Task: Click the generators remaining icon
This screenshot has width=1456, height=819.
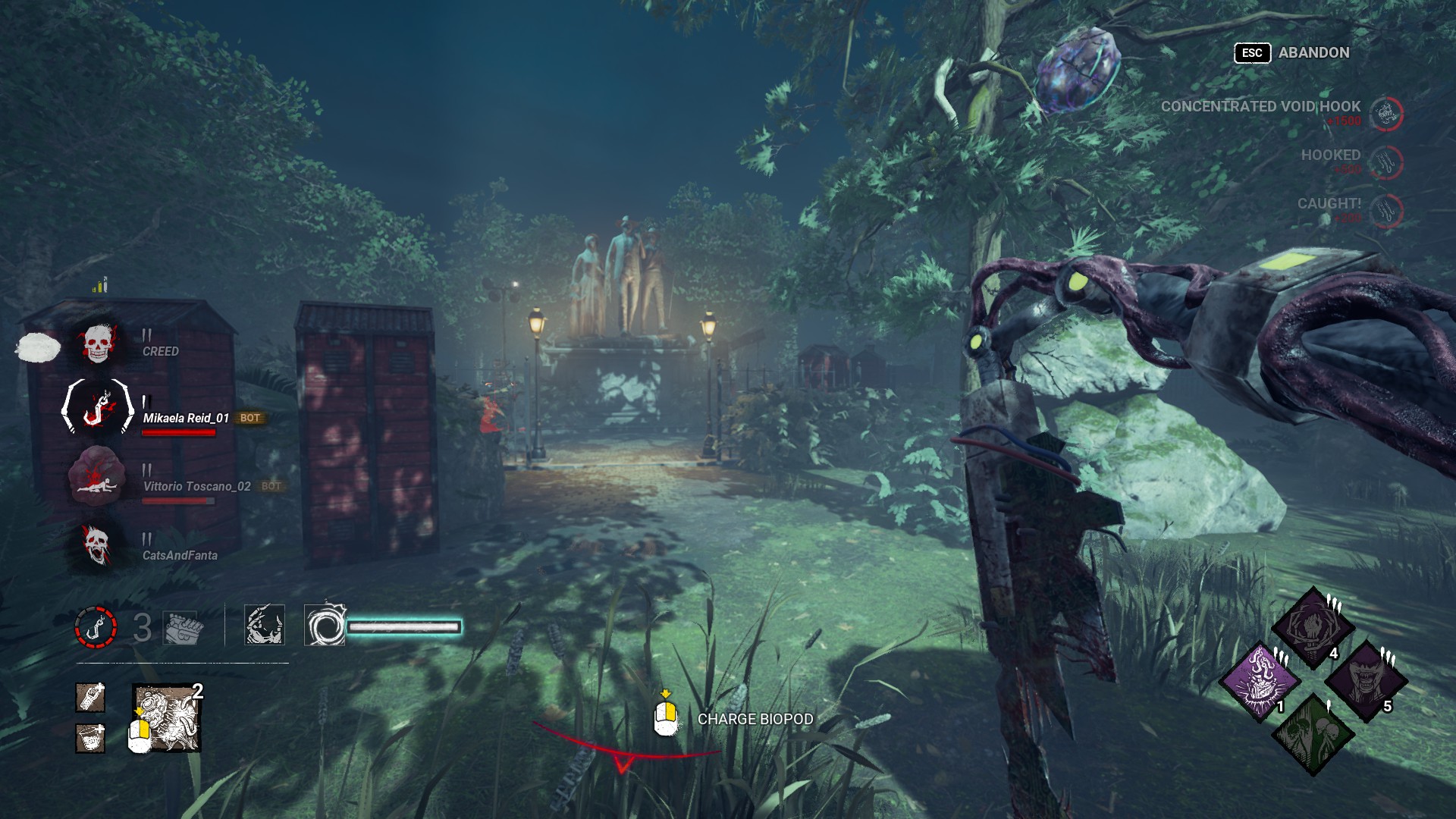Action: (183, 627)
